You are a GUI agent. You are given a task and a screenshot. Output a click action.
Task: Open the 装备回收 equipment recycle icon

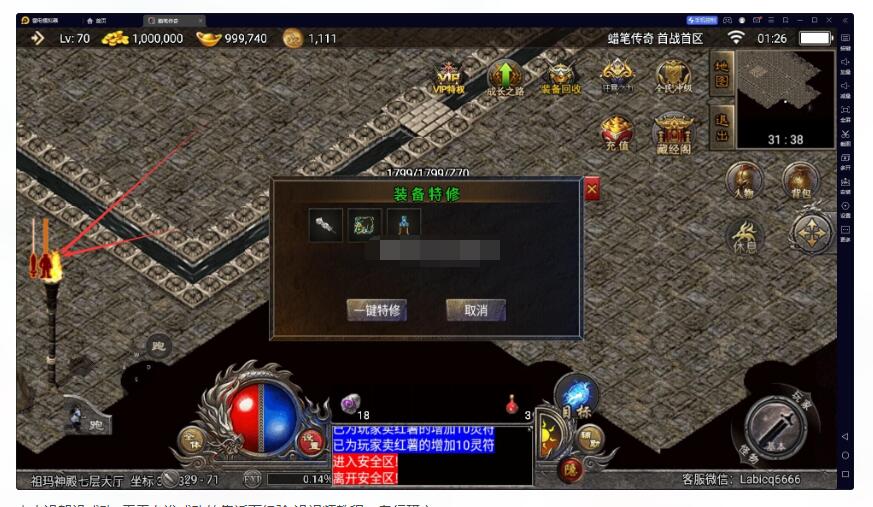tap(560, 77)
